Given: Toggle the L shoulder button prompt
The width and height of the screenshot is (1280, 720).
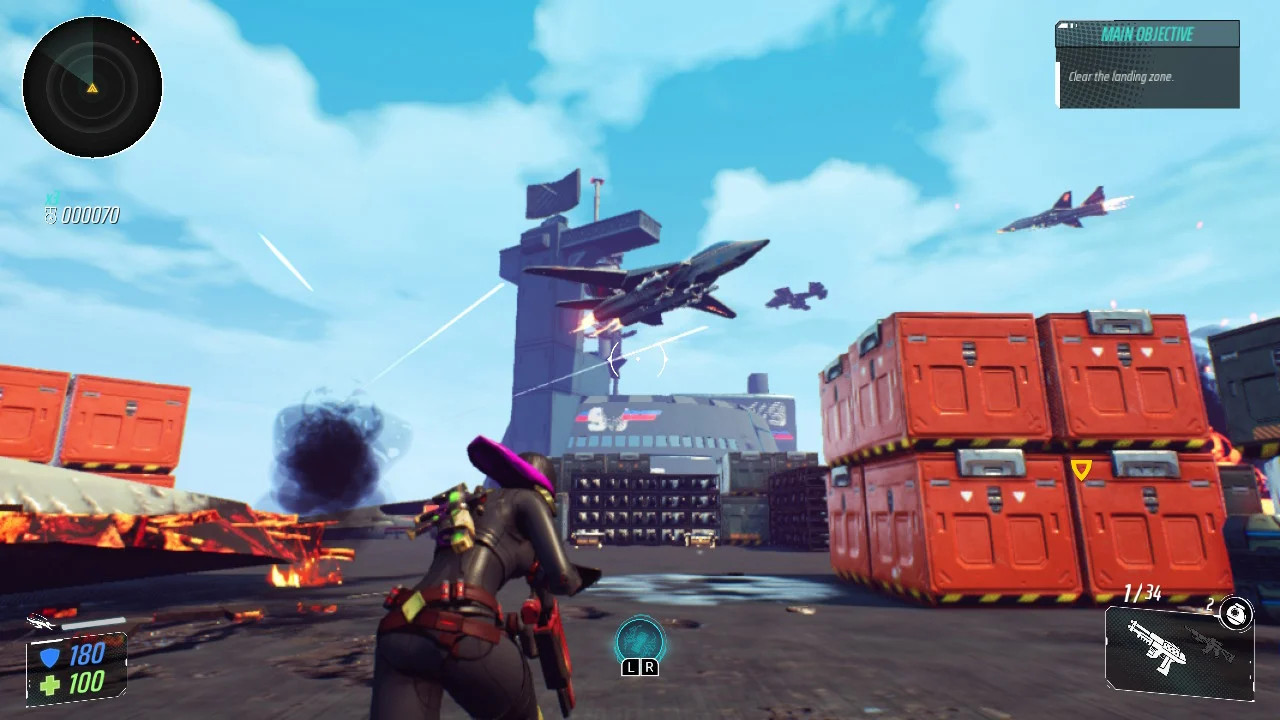Looking at the screenshot, I should 632,665.
